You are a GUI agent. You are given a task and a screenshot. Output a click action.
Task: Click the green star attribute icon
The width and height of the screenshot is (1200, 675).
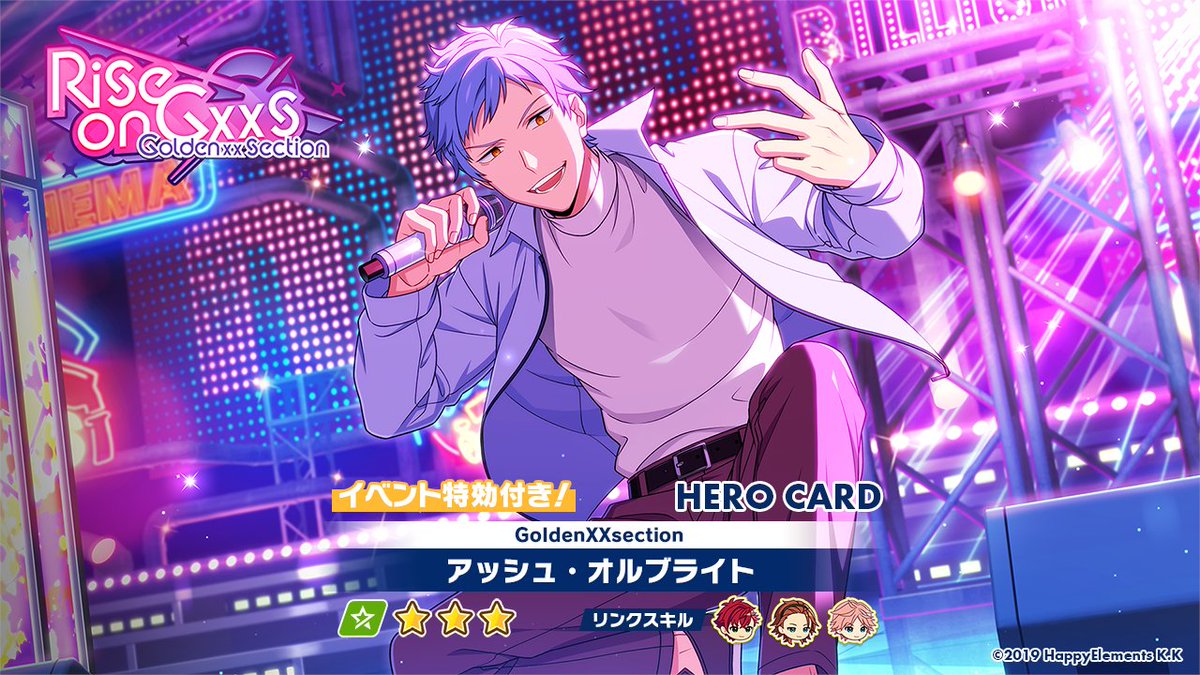[x=361, y=621]
